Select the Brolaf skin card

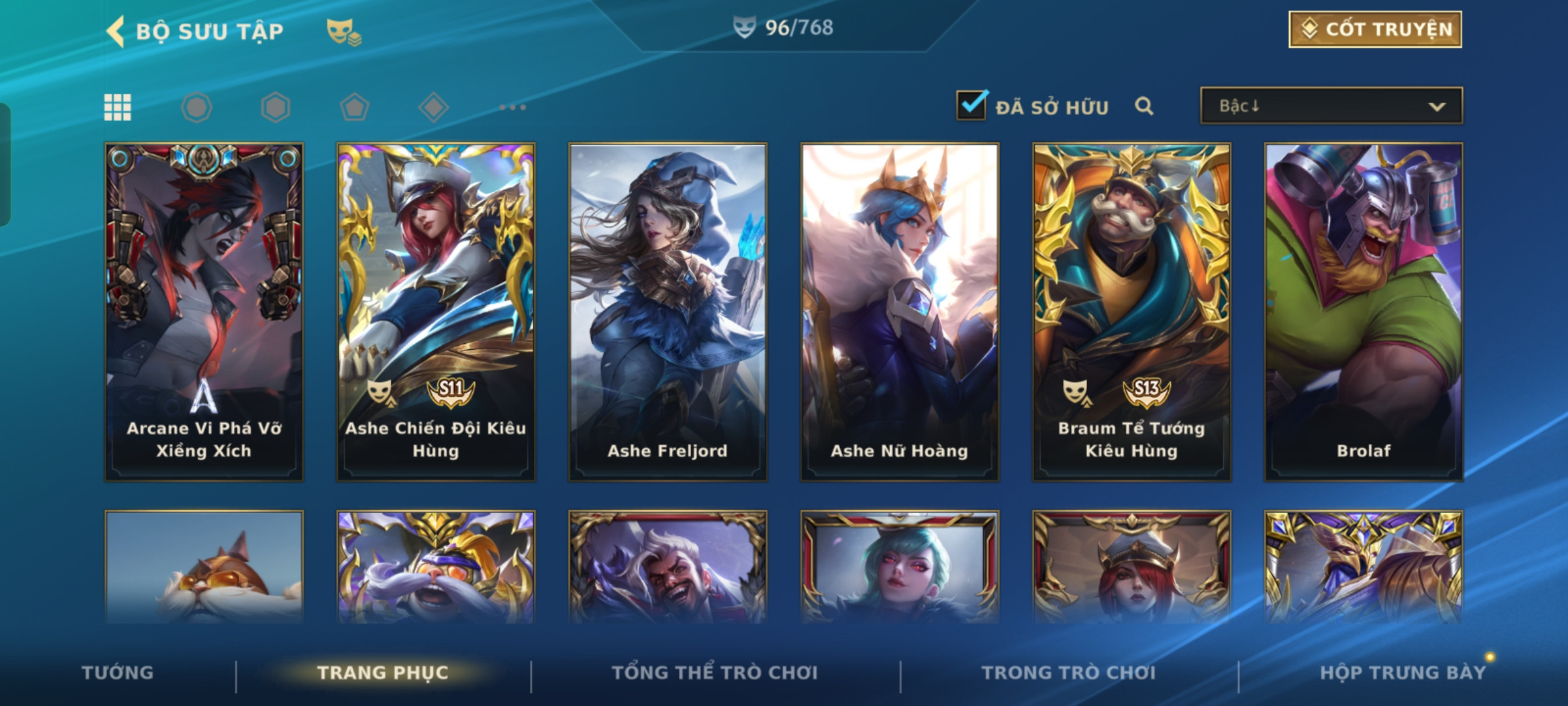point(1364,312)
